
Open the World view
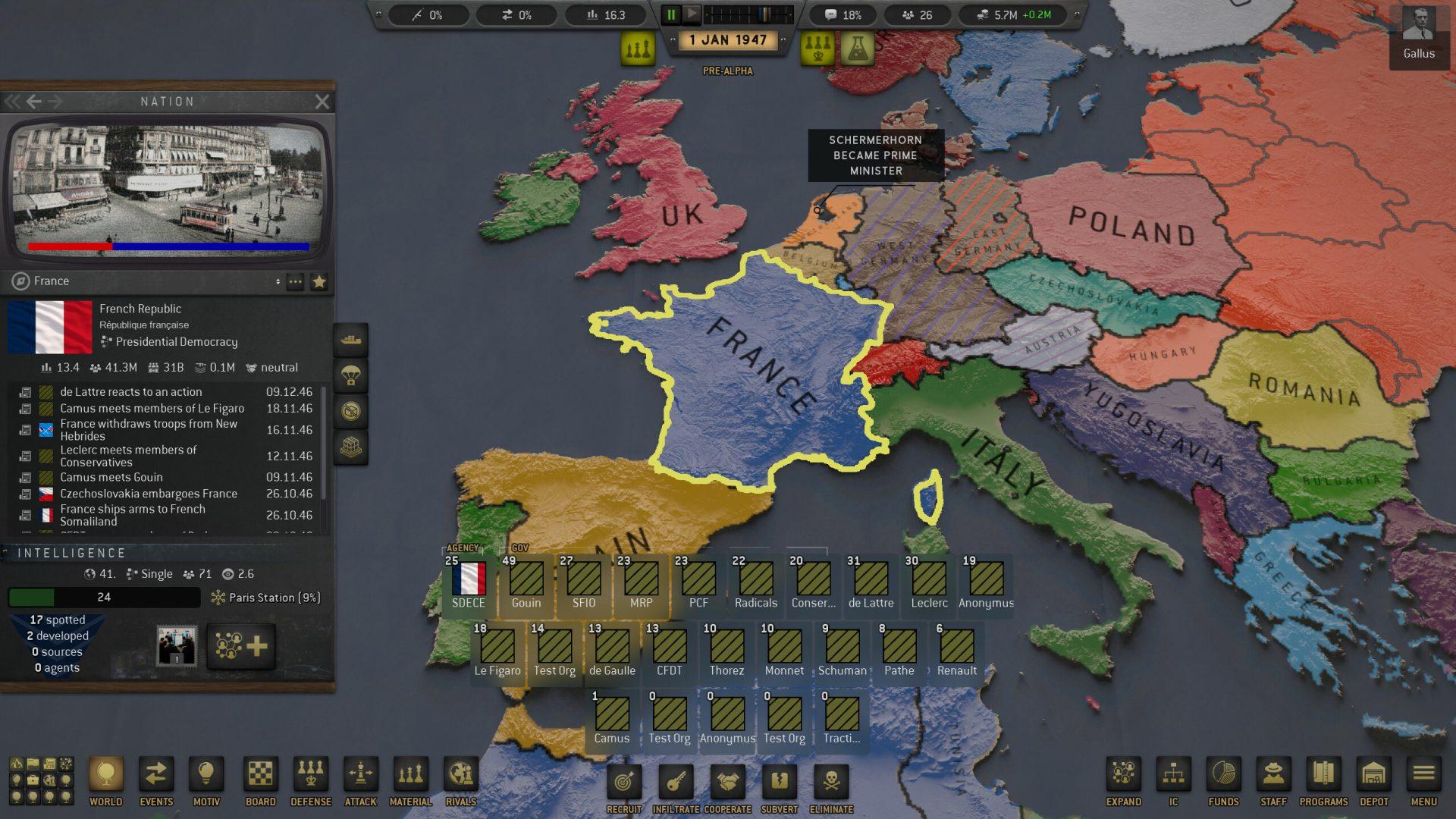pyautogui.click(x=106, y=781)
